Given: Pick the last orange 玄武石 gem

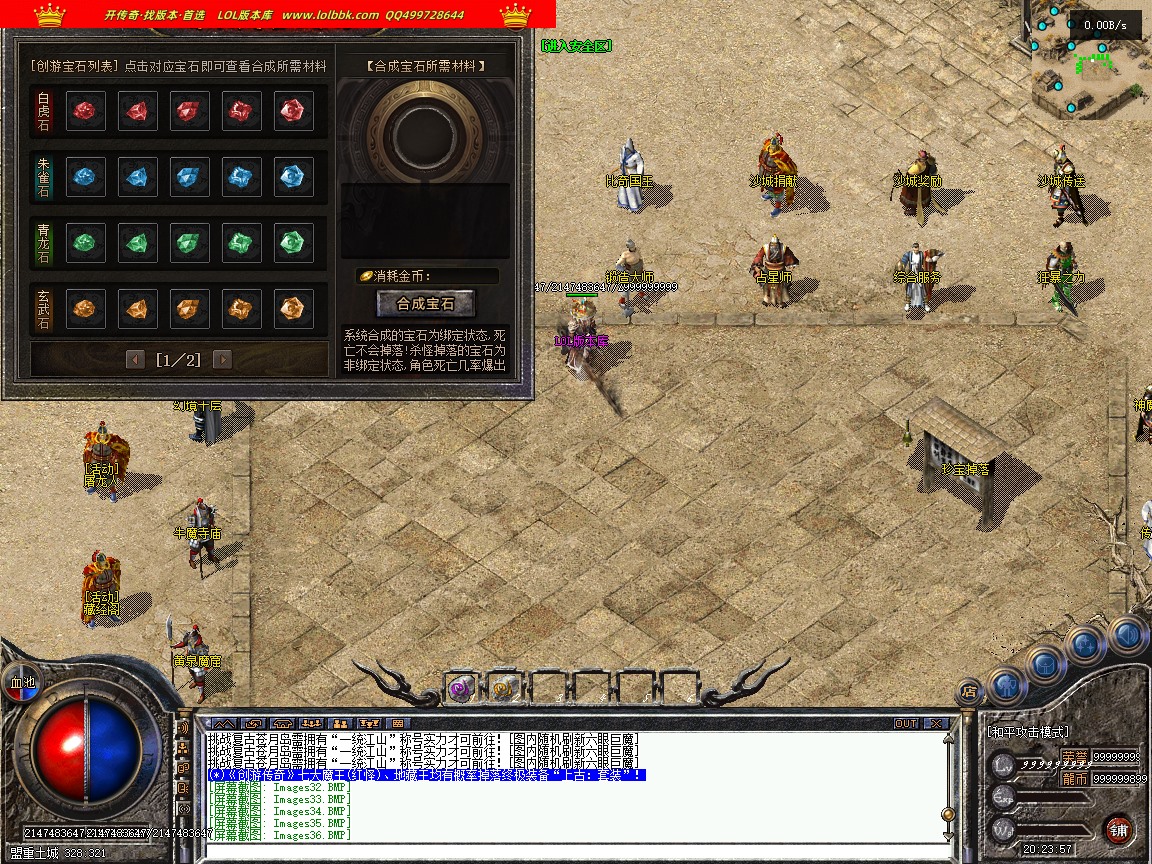Looking at the screenshot, I should pyautogui.click(x=293, y=309).
